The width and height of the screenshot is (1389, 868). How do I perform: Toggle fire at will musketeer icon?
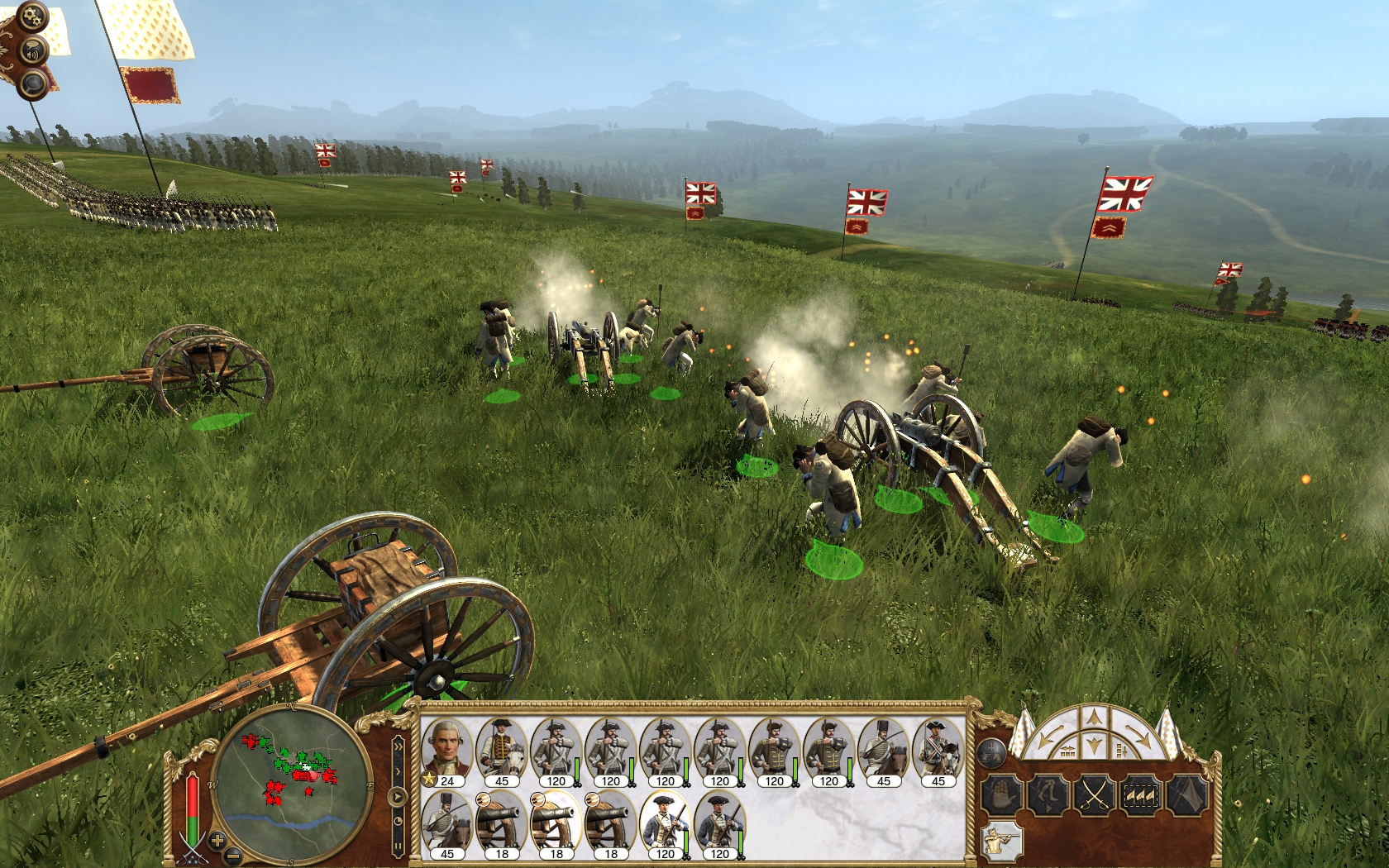[x=1003, y=842]
